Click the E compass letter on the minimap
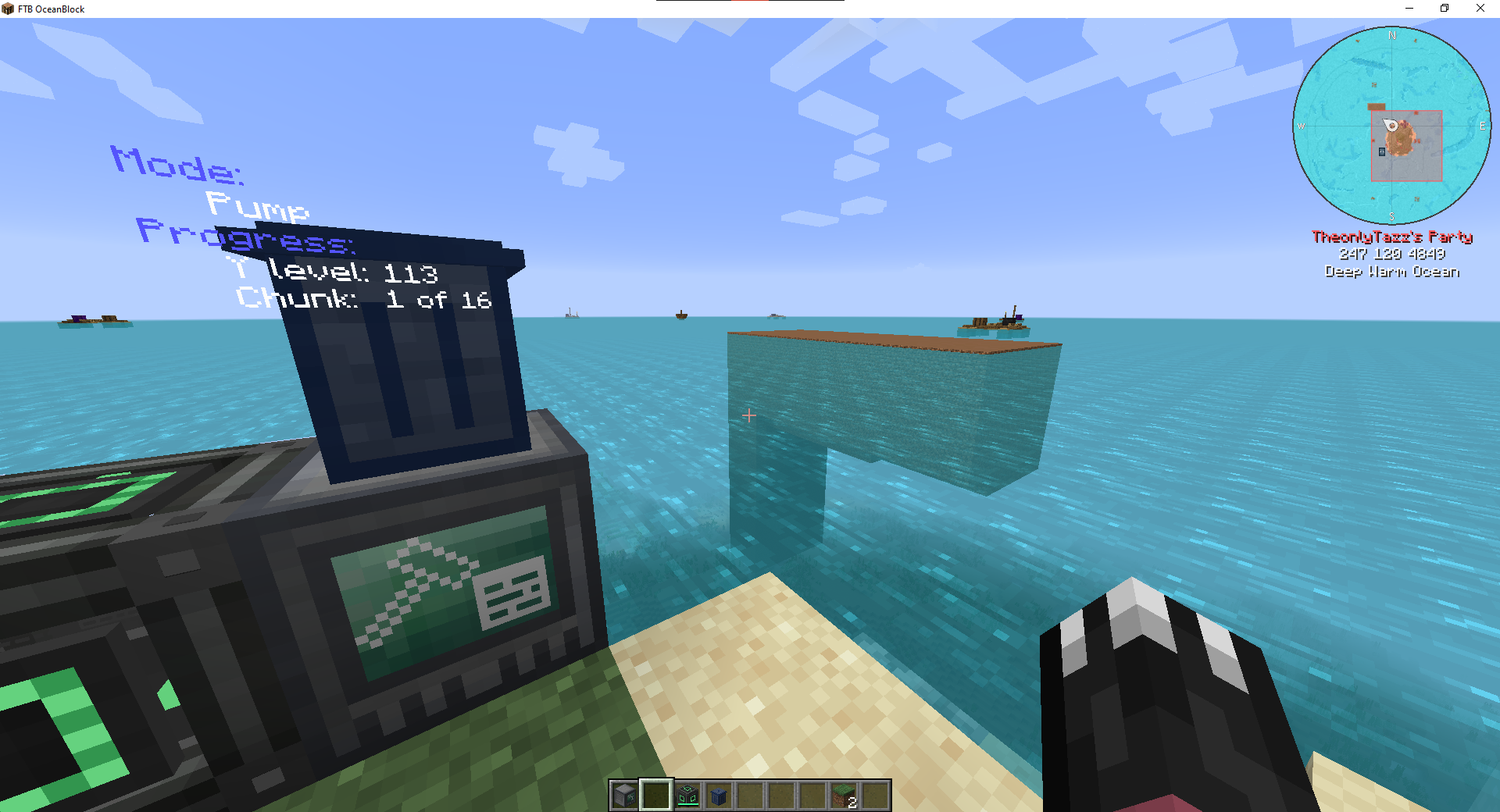Screen dimensions: 1500x812 [1481, 125]
